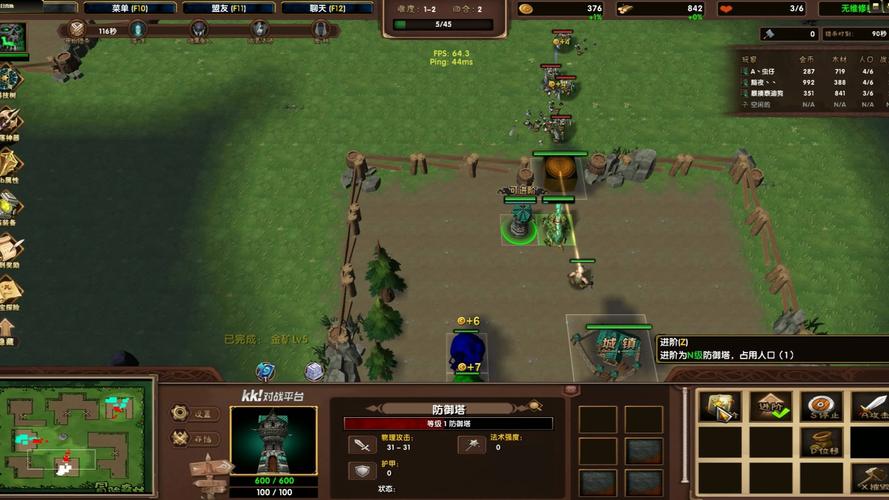Use the 位移 move command
889x500 pixels.
point(820,443)
